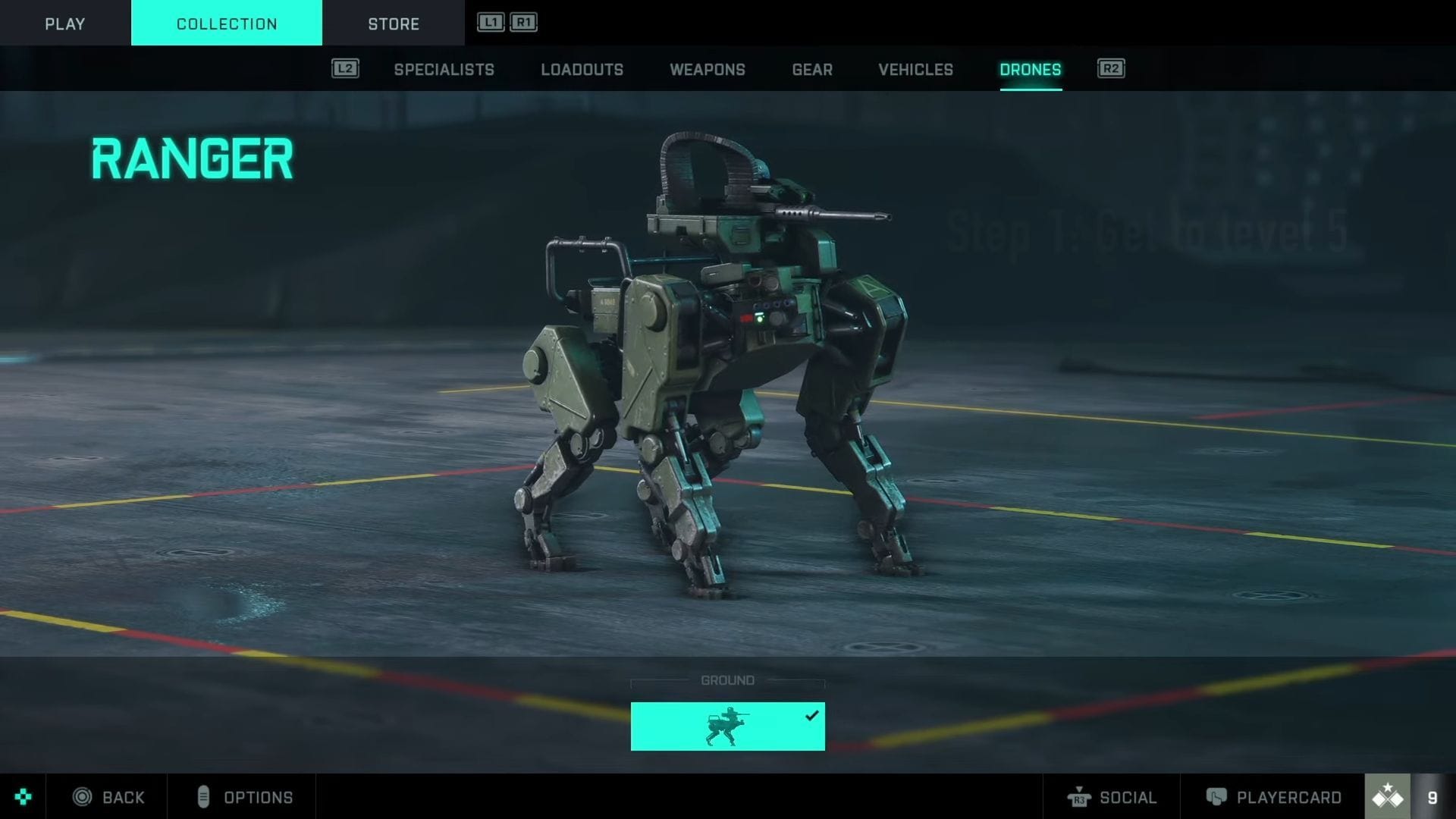This screenshot has height=819, width=1456.
Task: Open the Play menu
Action: pyautogui.click(x=64, y=24)
